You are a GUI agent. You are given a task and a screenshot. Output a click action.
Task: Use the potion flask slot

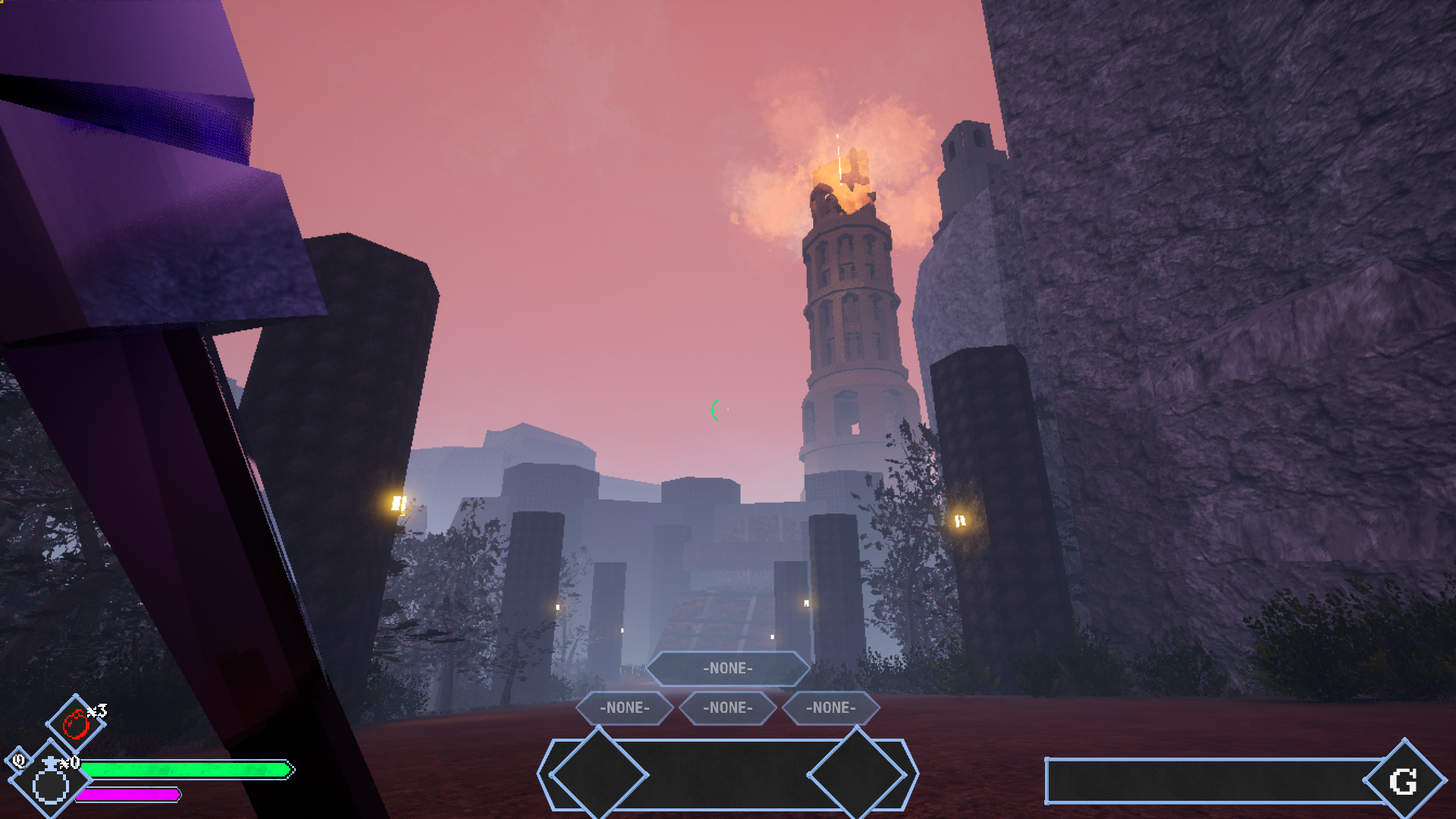[51, 781]
